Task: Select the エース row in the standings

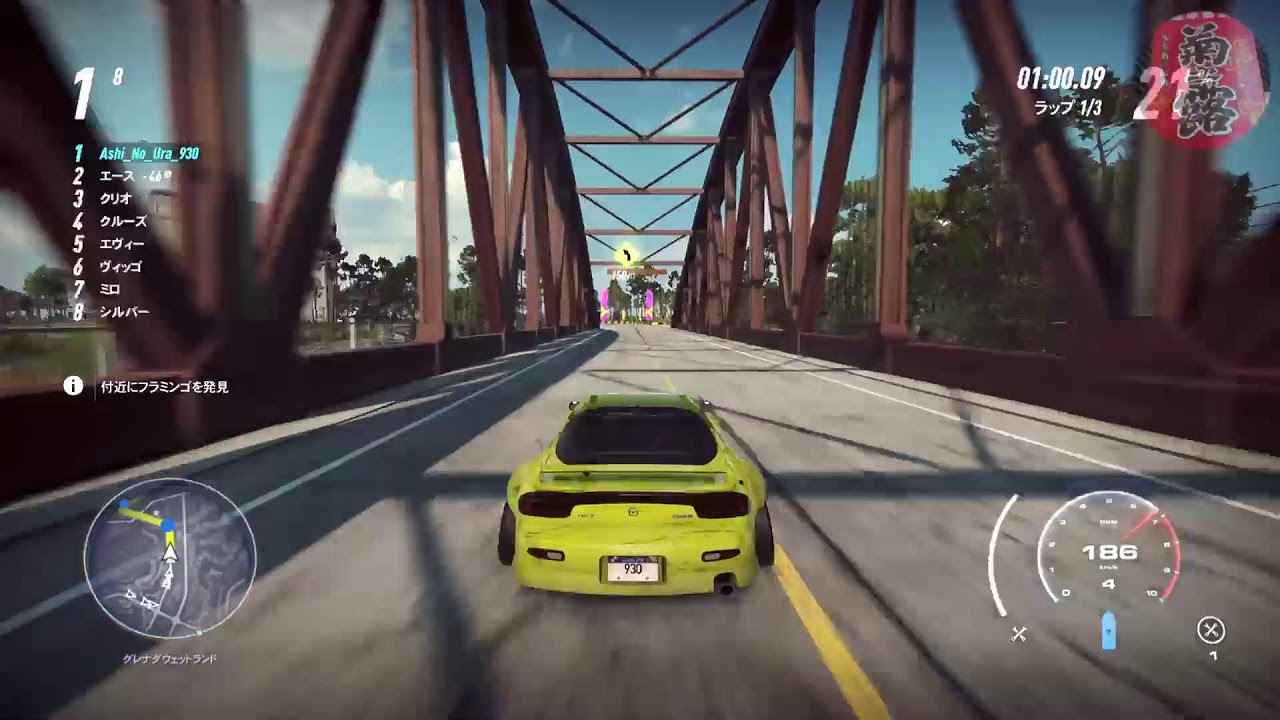Action: coord(122,176)
